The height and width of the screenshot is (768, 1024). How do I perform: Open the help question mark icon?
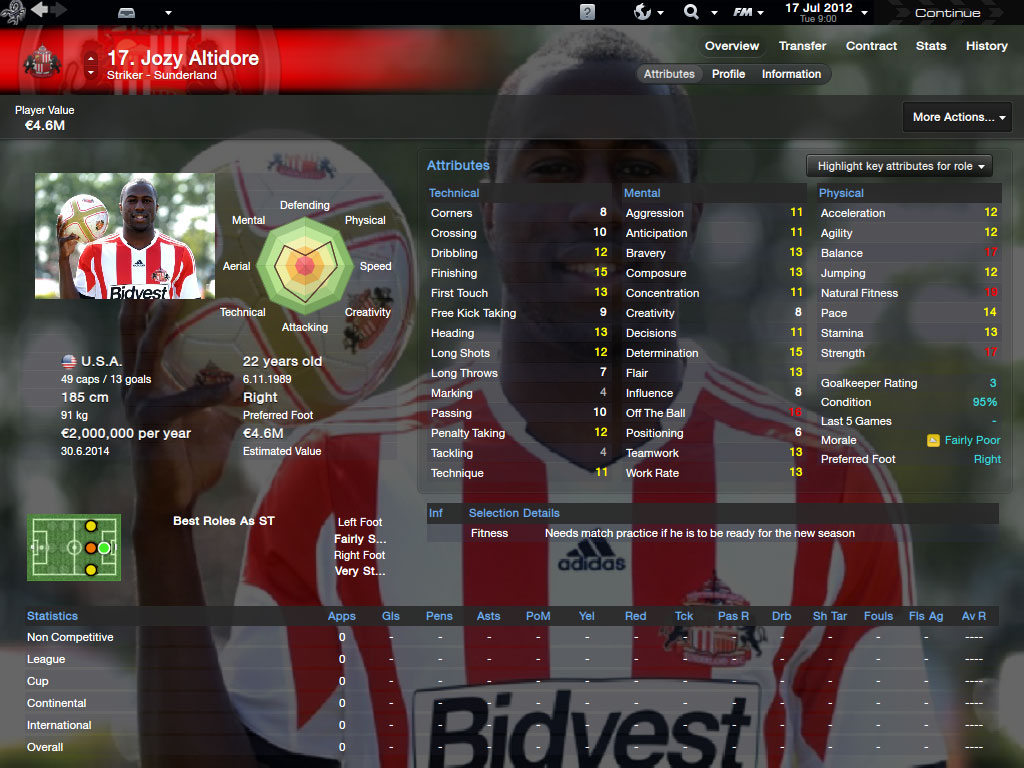coord(587,12)
